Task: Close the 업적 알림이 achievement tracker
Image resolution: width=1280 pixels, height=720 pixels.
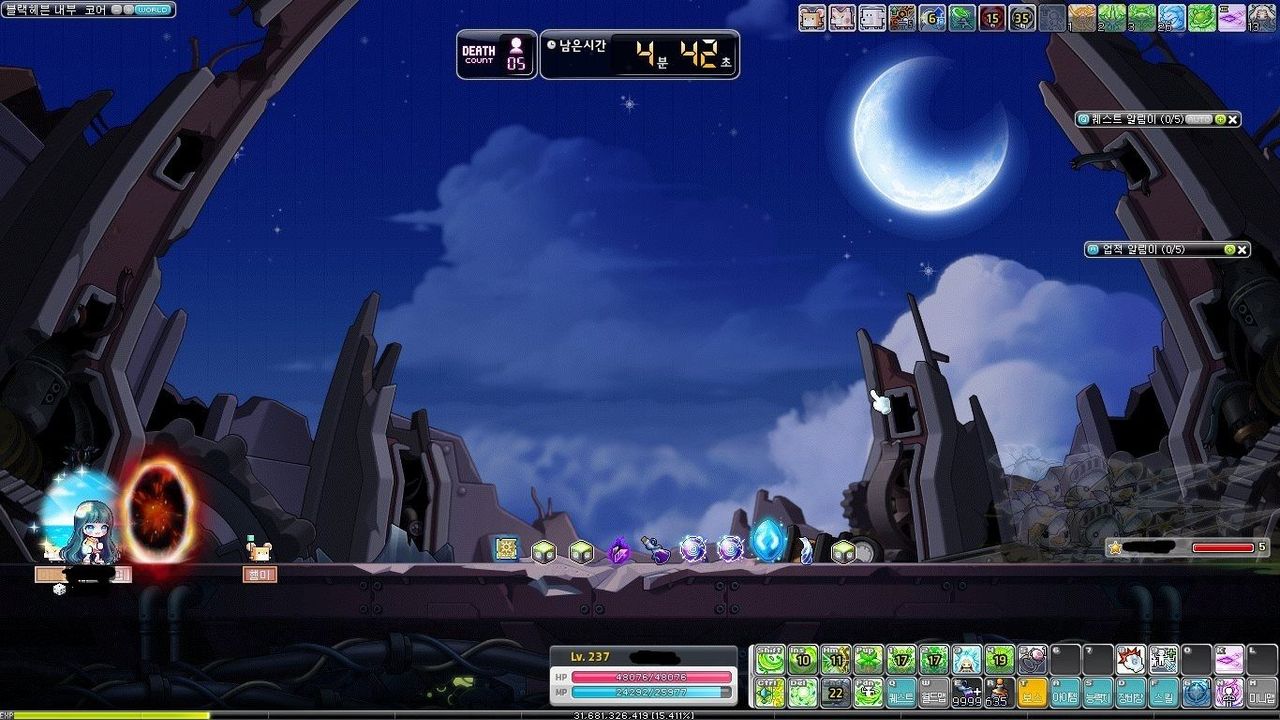Action: point(1243,249)
